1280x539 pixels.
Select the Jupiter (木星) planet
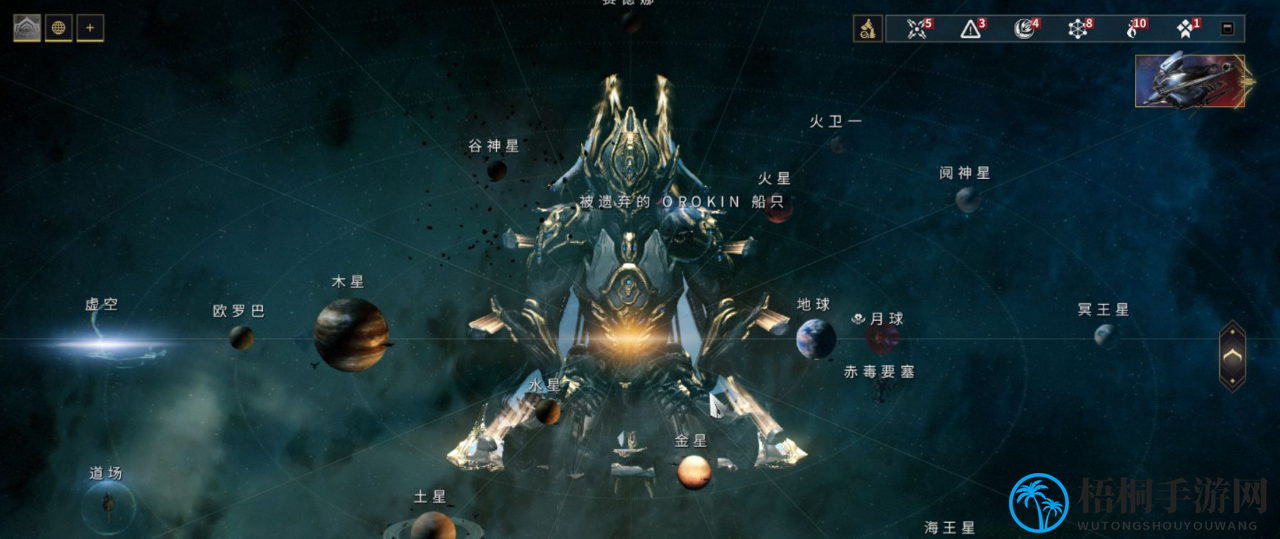pos(351,334)
